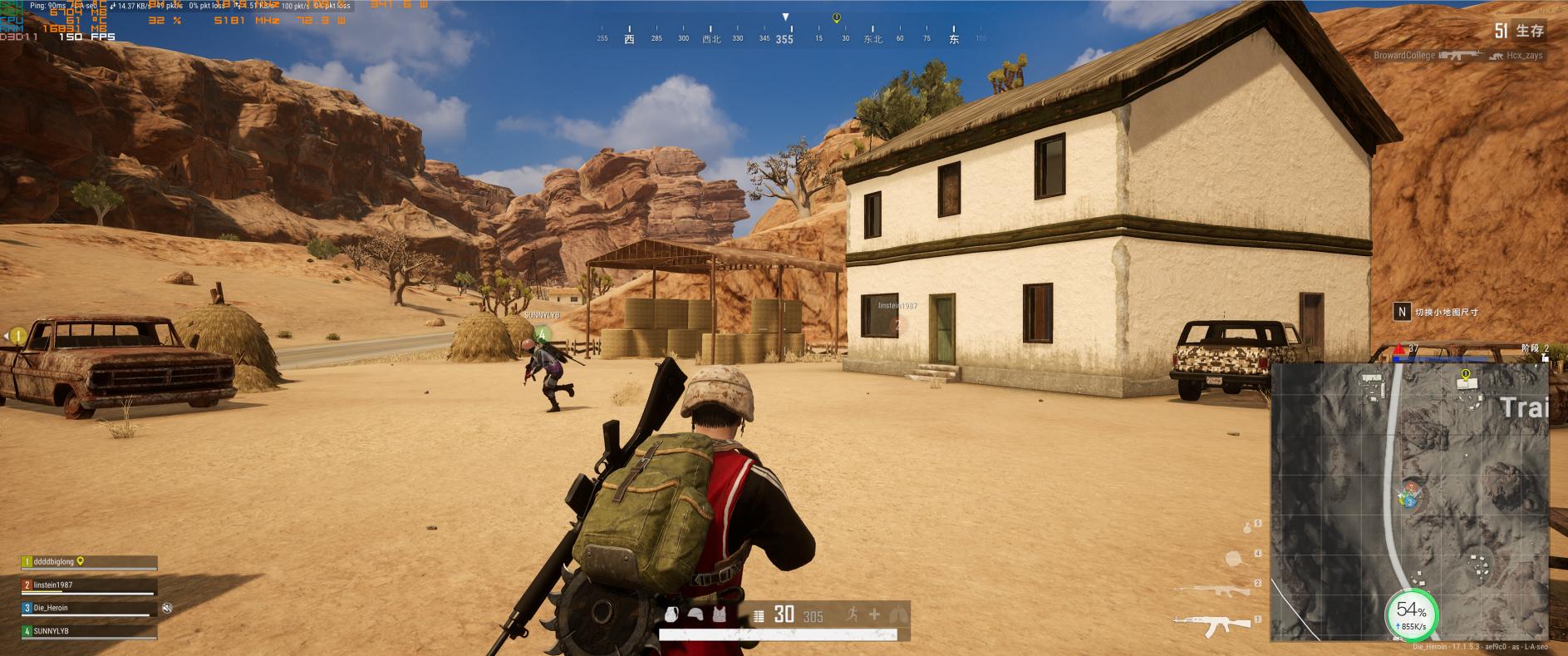
Task: Click the Die_Heroin squad list row
Action: tap(89, 609)
